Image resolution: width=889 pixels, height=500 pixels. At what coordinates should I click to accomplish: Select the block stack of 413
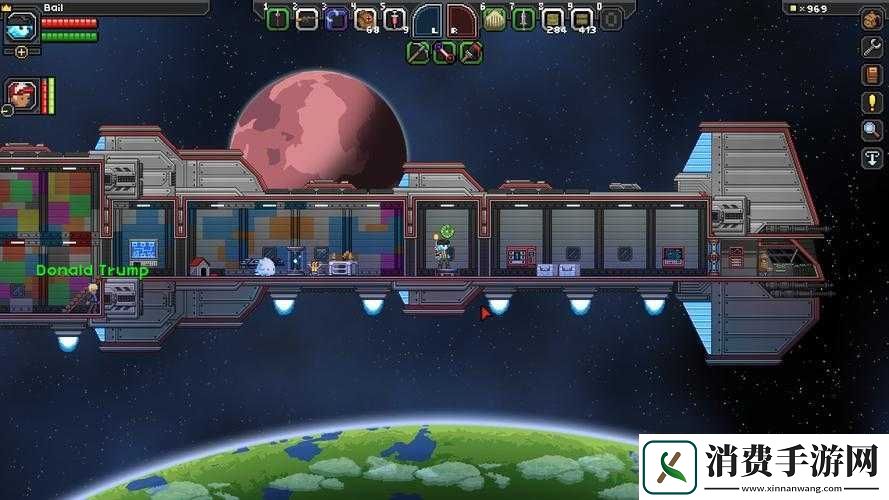pos(581,19)
